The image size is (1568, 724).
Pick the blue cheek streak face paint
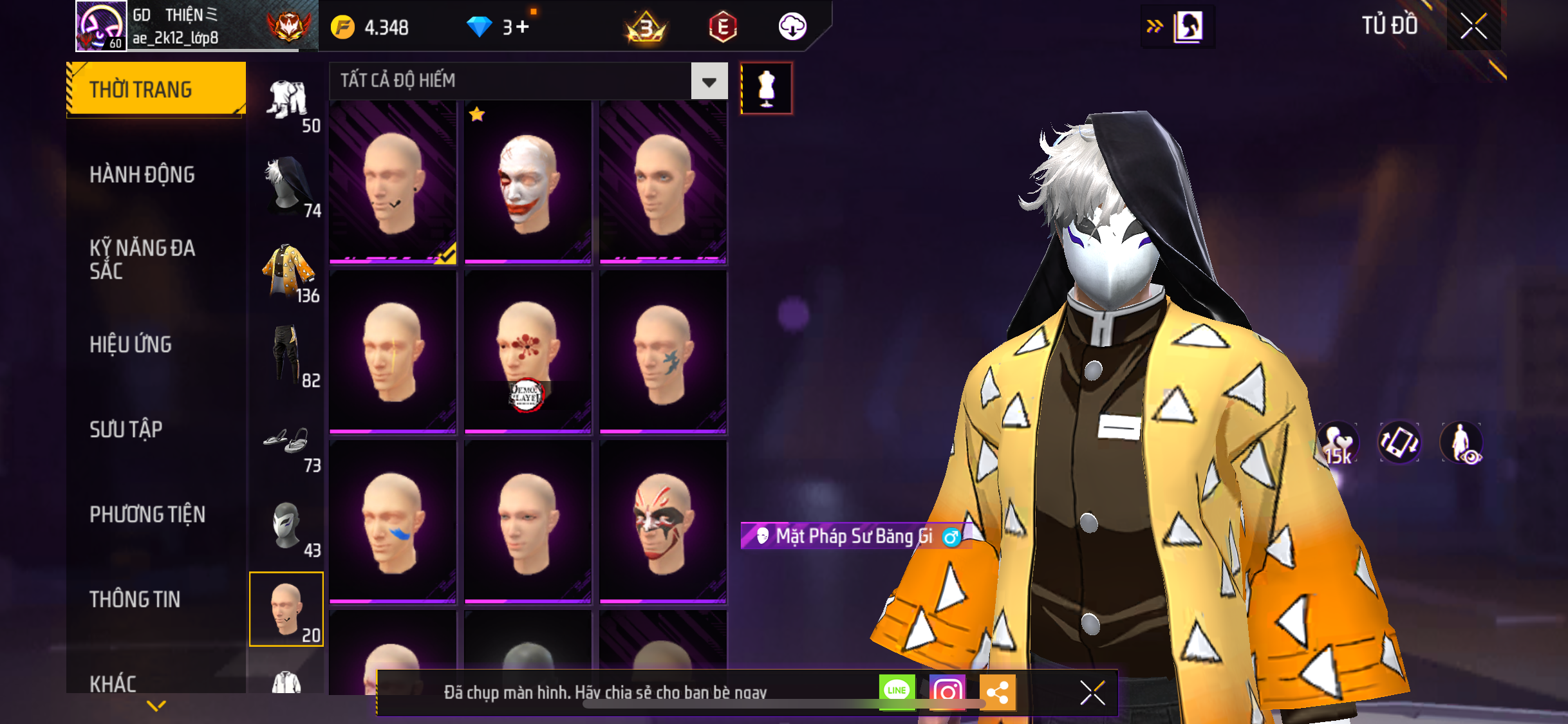[393, 522]
